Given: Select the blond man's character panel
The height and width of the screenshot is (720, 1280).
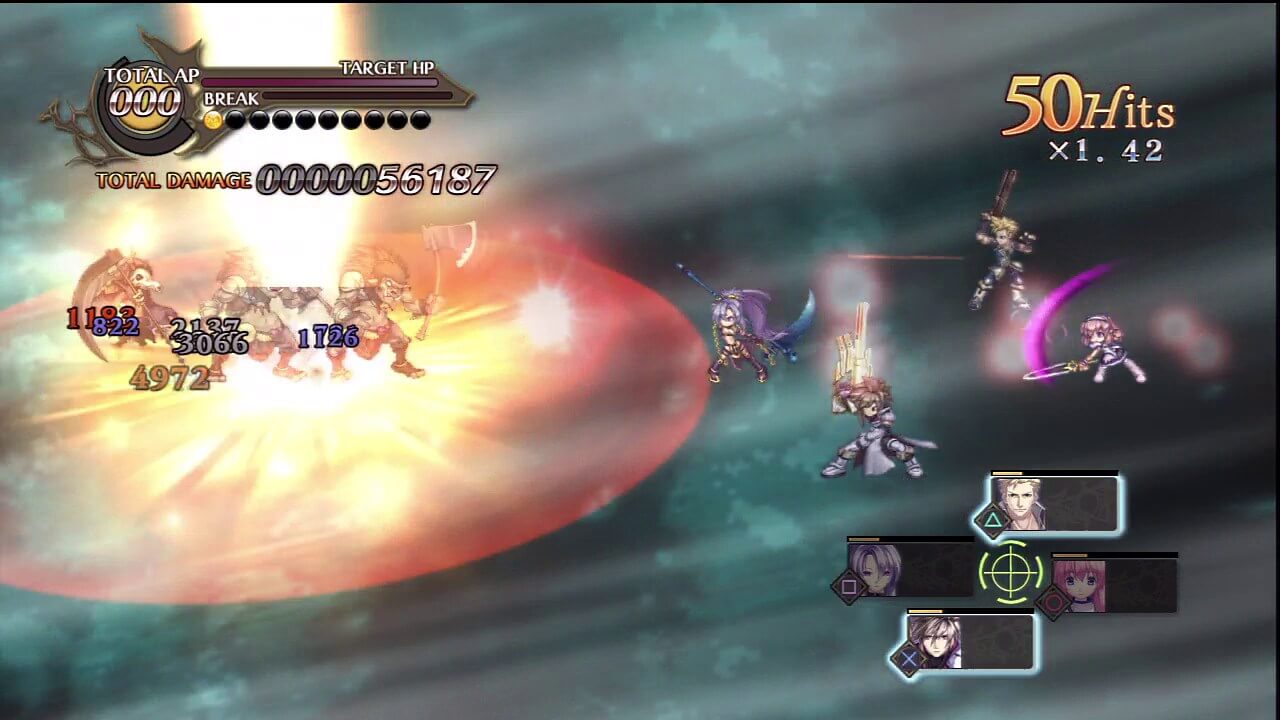Looking at the screenshot, I should pyautogui.click(x=1053, y=504).
